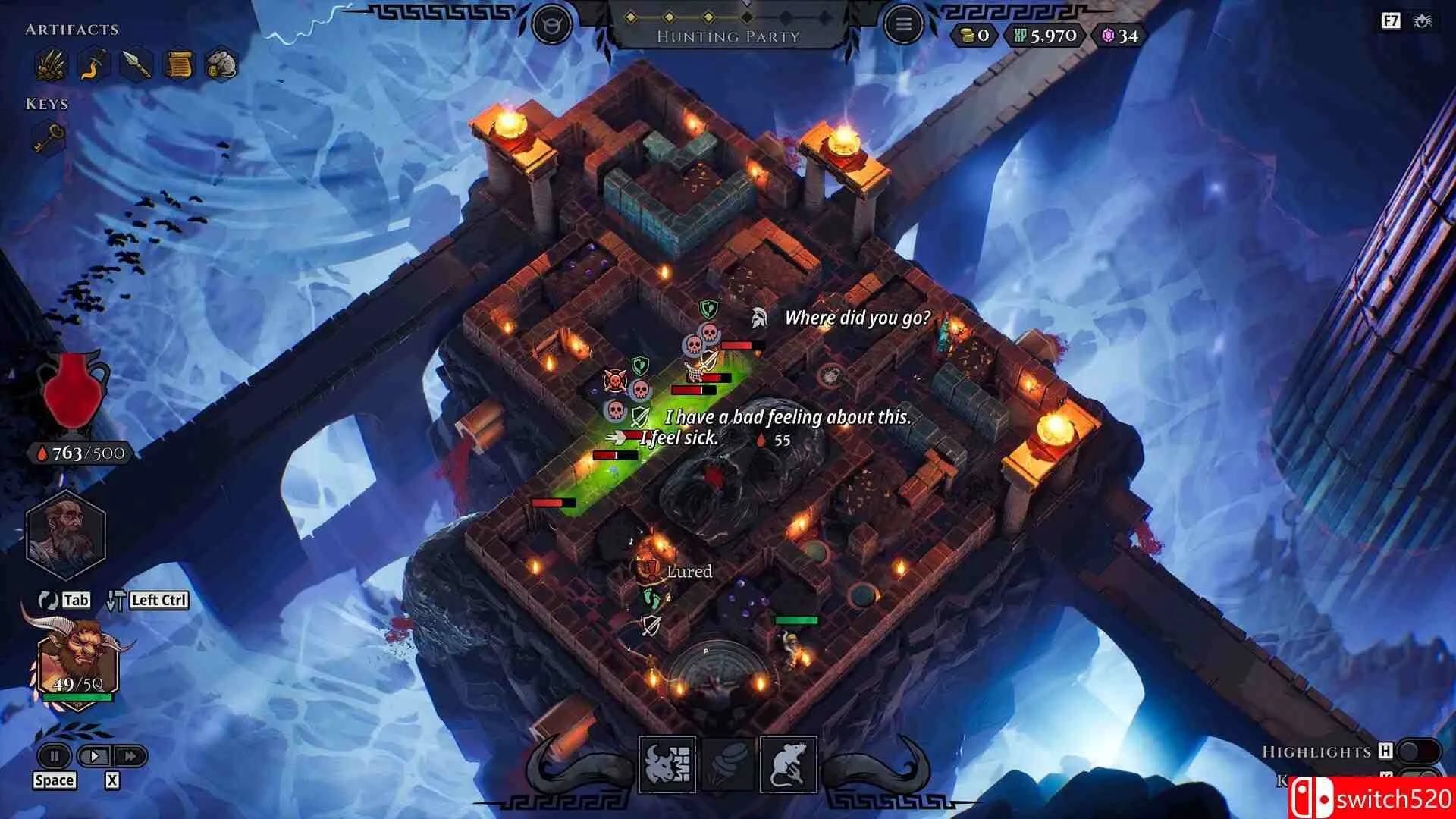The width and height of the screenshot is (1456, 819).
Task: Click the spider bug-report icon
Action: pos(1422,21)
